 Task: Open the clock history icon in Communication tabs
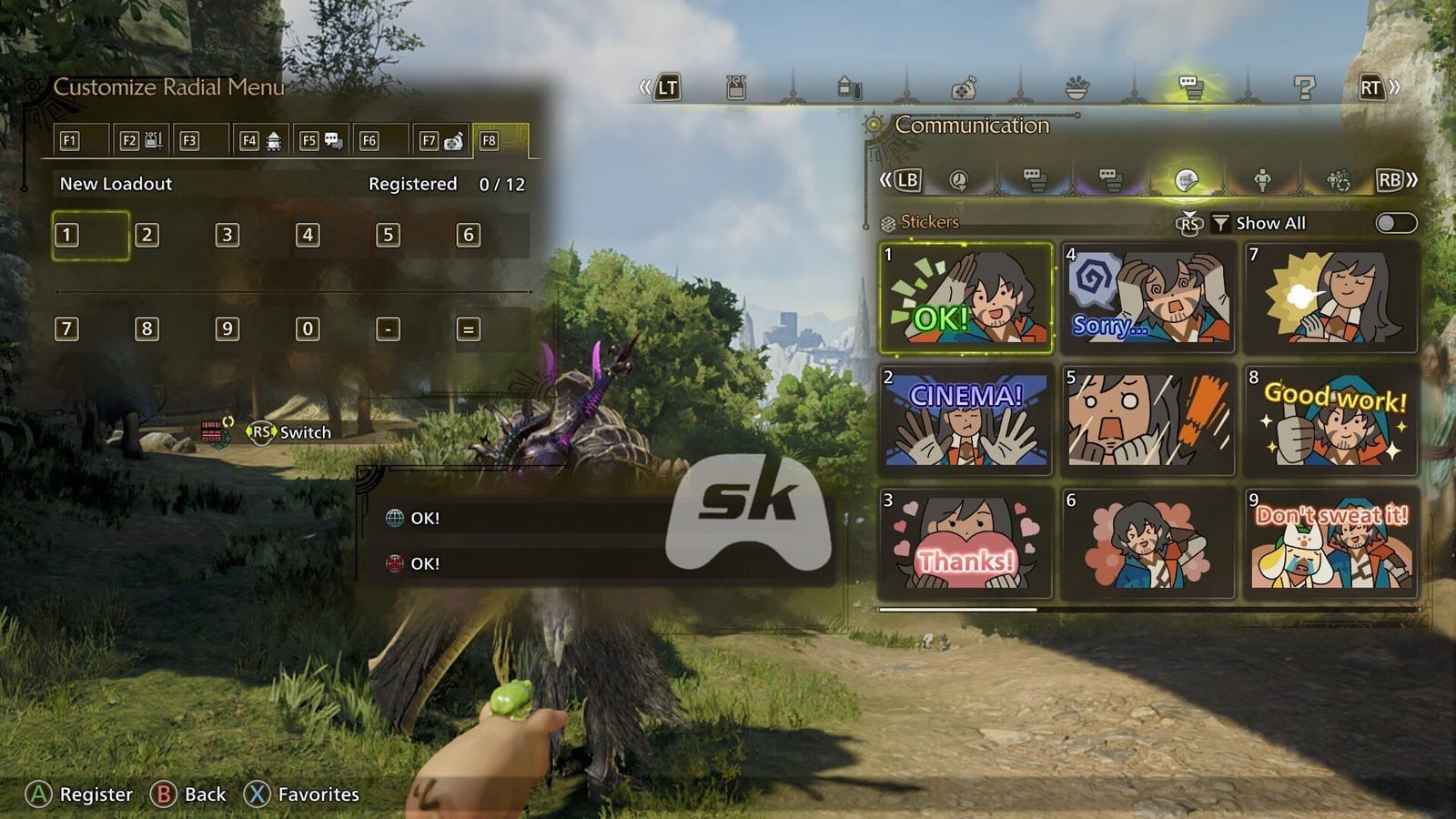point(959,178)
